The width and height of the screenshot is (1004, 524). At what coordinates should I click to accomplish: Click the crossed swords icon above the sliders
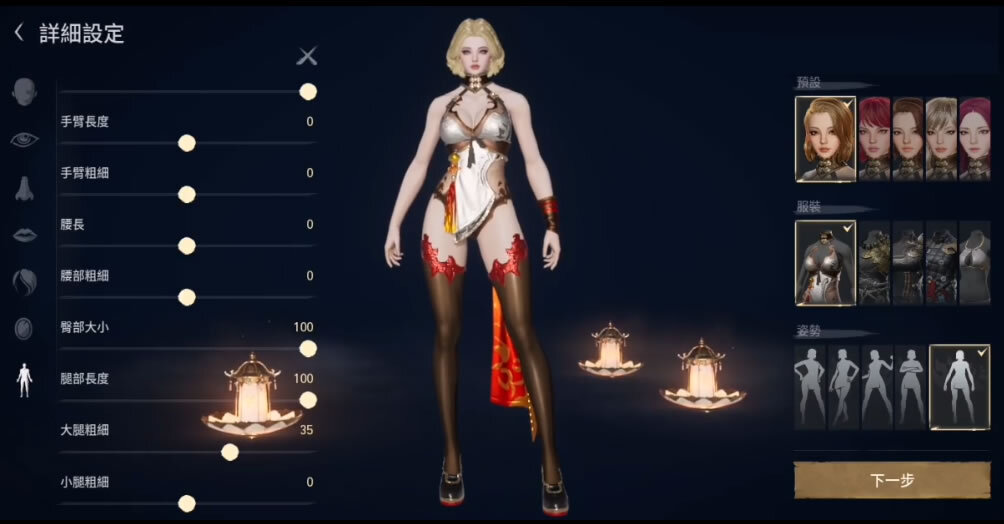[307, 57]
